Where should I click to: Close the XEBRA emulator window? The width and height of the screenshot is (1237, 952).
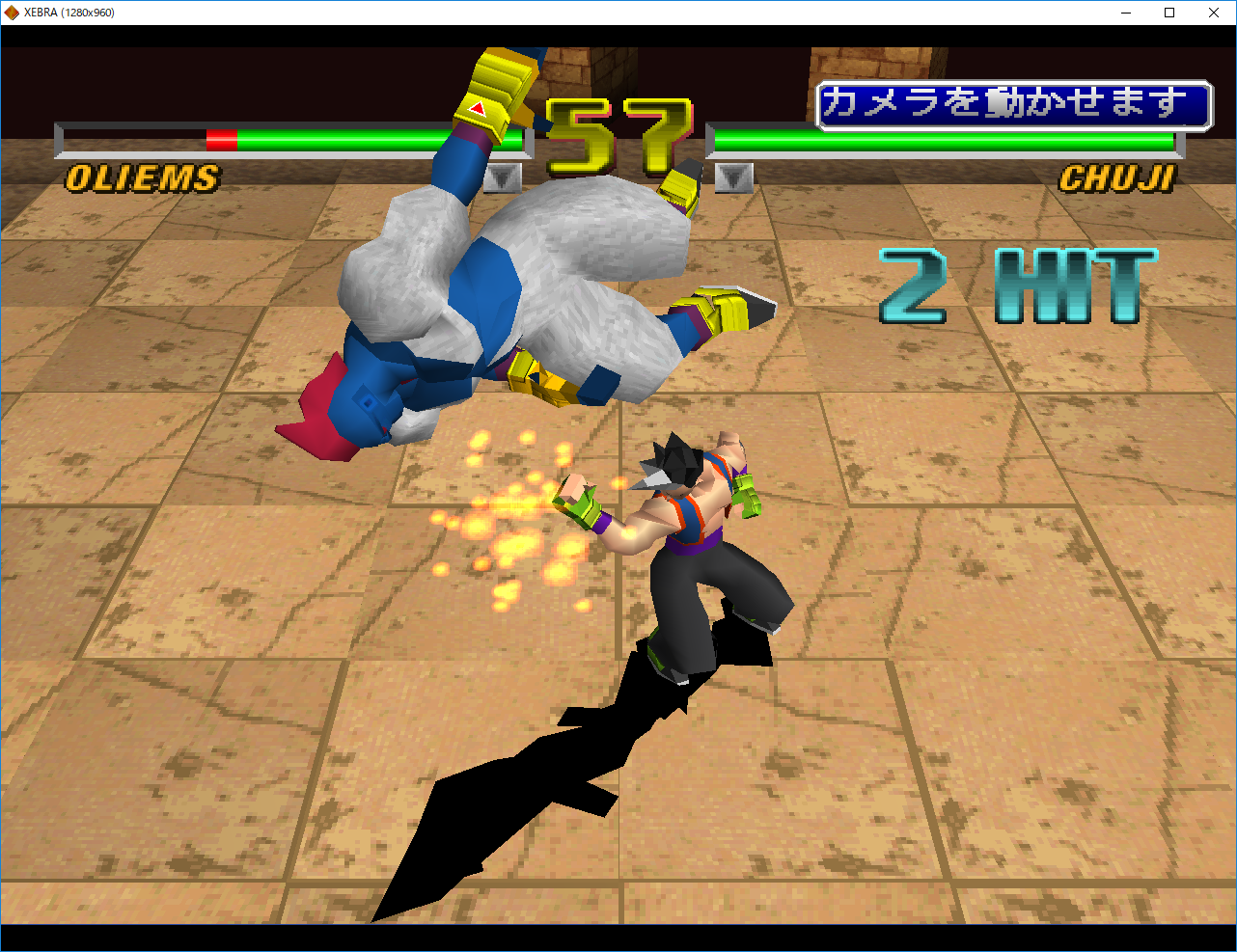pyautogui.click(x=1213, y=13)
